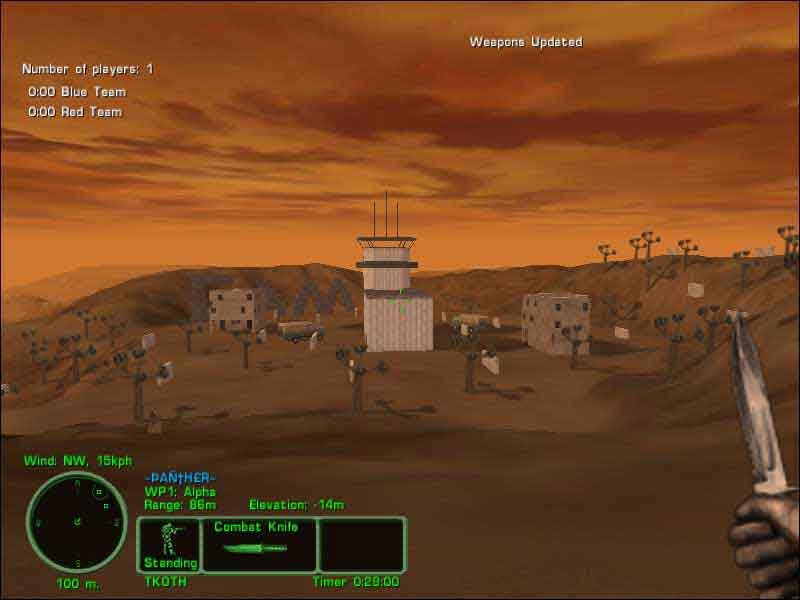
Task: Select the Combat Knife weapon slot
Action: pos(259,544)
